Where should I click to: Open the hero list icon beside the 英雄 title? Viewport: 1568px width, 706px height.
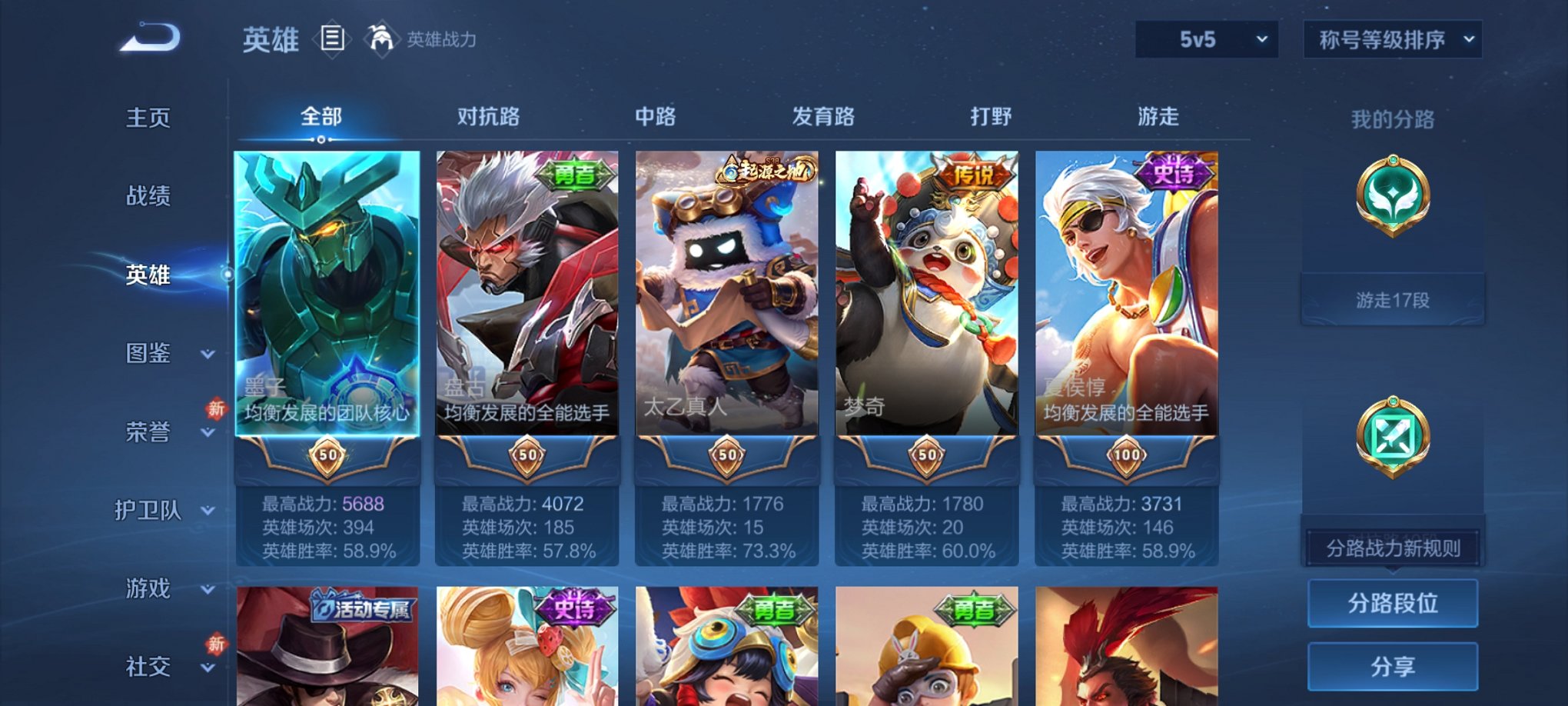(331, 39)
